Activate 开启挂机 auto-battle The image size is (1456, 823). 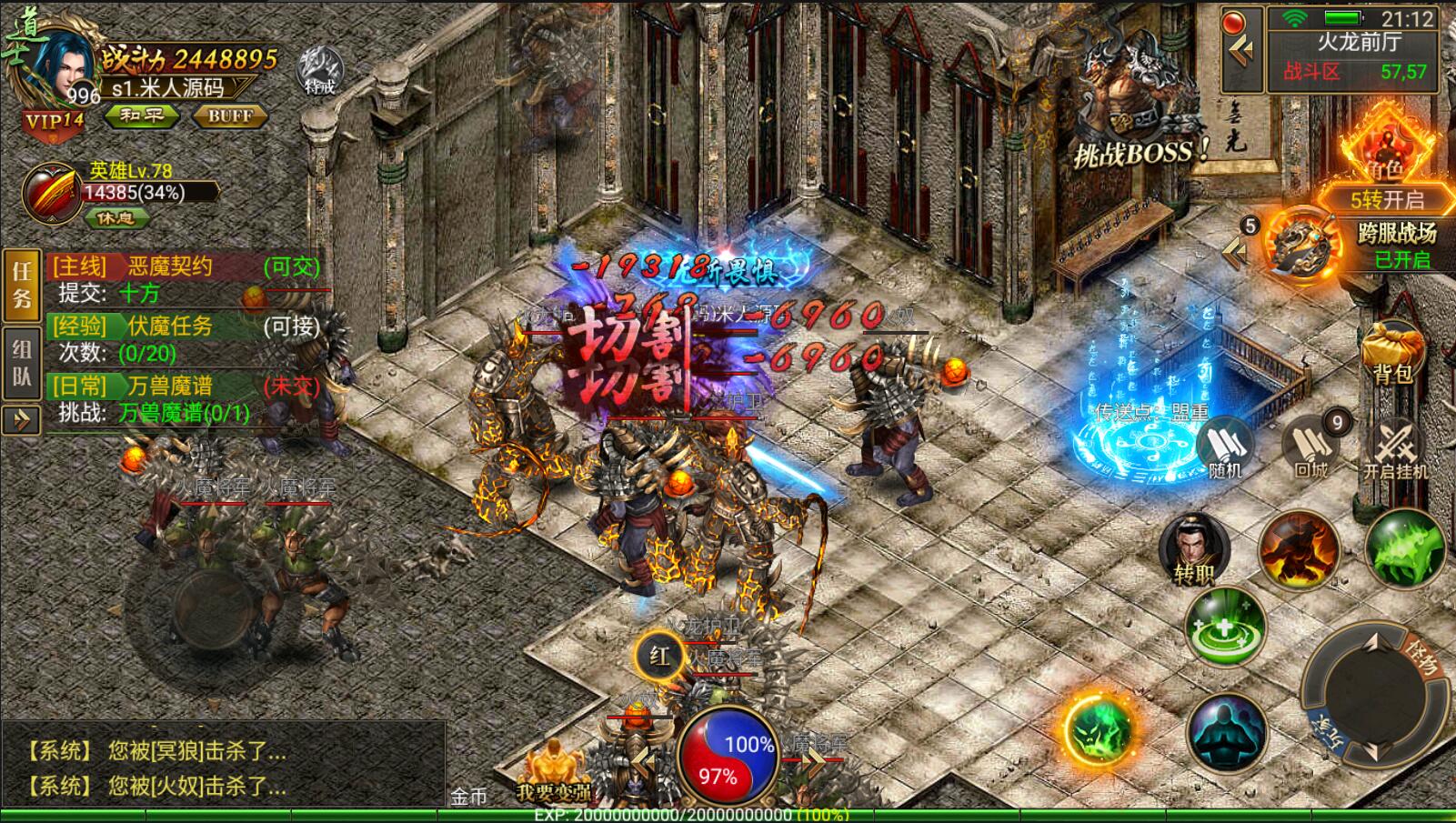[x=1394, y=449]
